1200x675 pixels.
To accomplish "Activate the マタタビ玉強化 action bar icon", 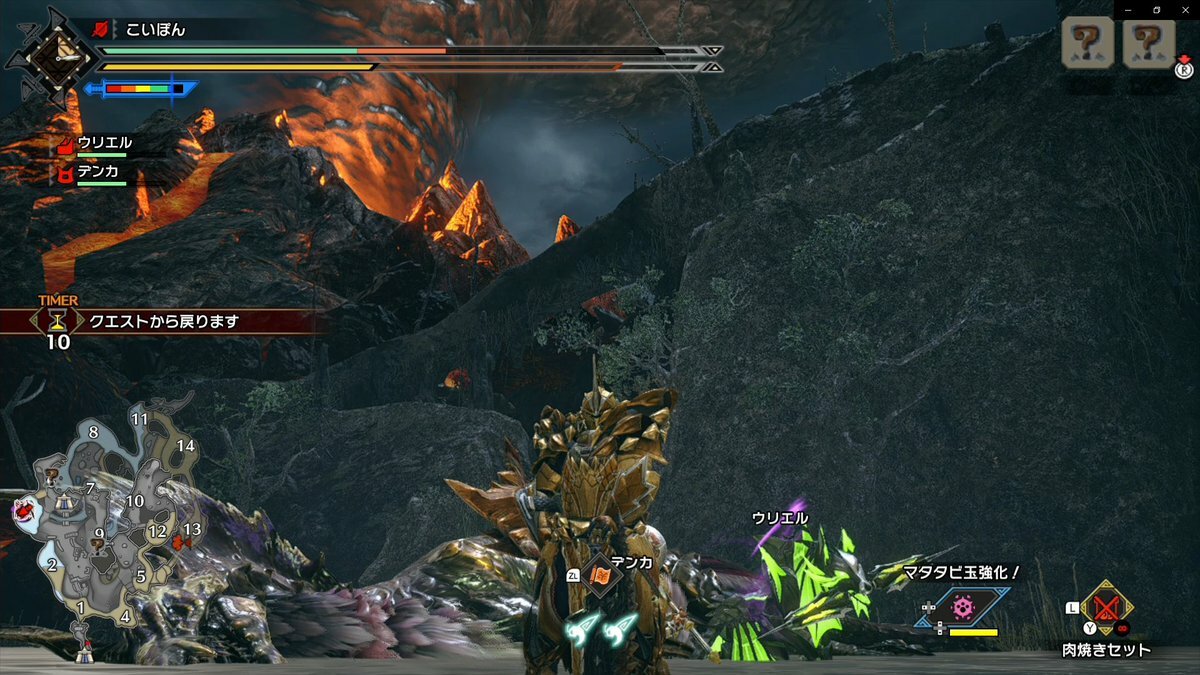I will pos(962,606).
